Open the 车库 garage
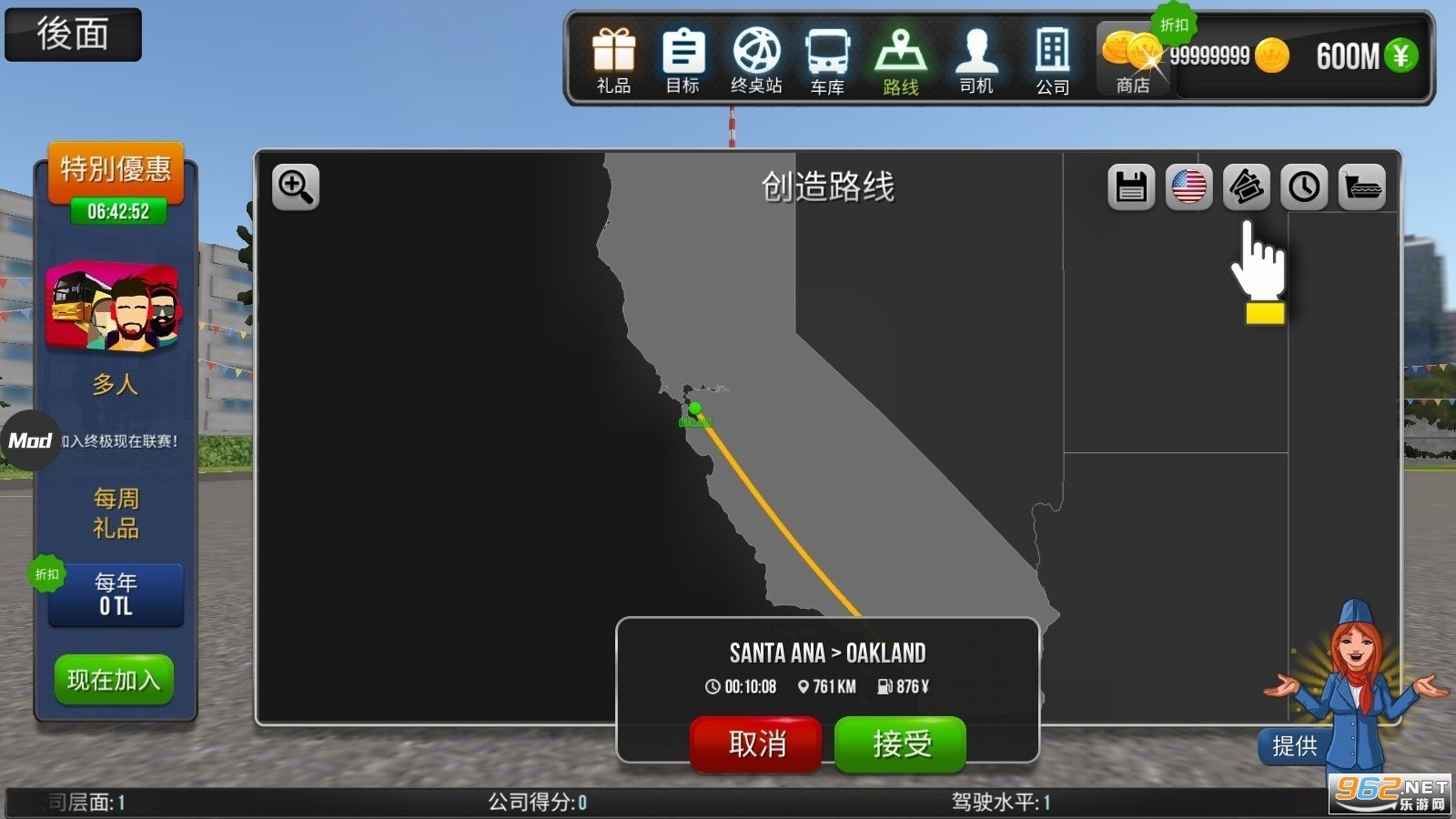The width and height of the screenshot is (1456, 819). (x=827, y=55)
